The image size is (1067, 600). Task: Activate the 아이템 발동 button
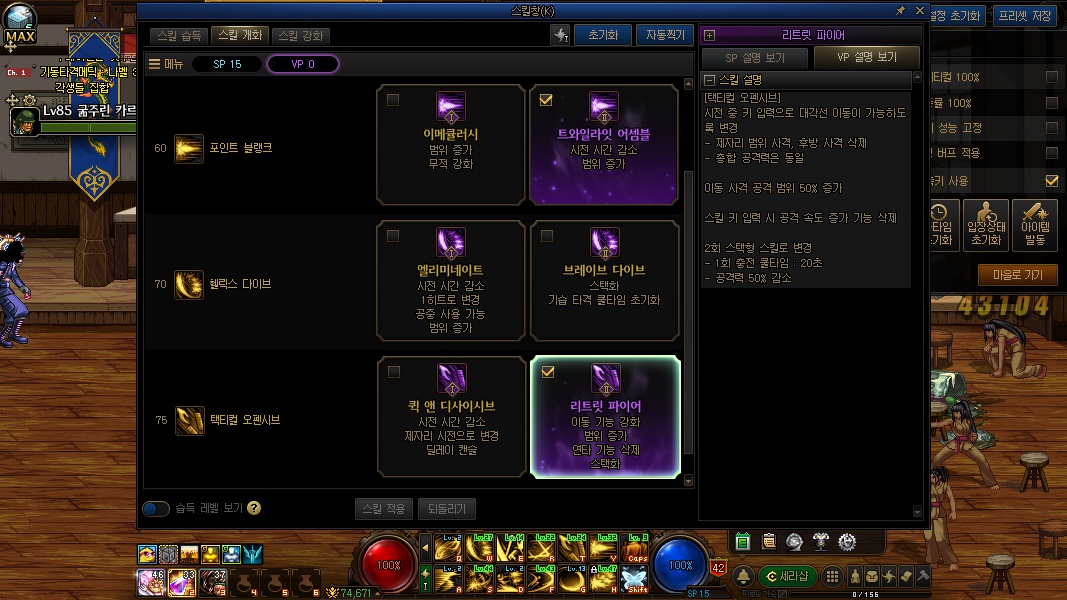(1034, 226)
